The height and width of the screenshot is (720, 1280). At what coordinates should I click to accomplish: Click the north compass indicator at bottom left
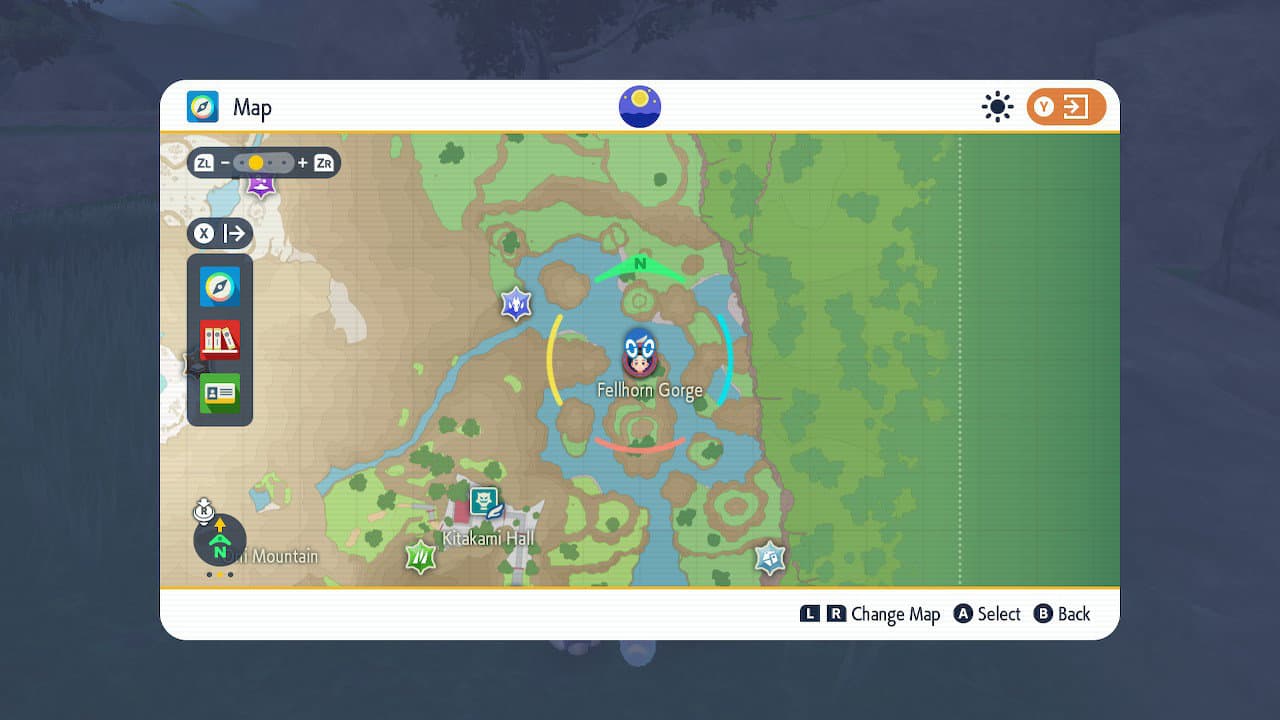[x=219, y=541]
